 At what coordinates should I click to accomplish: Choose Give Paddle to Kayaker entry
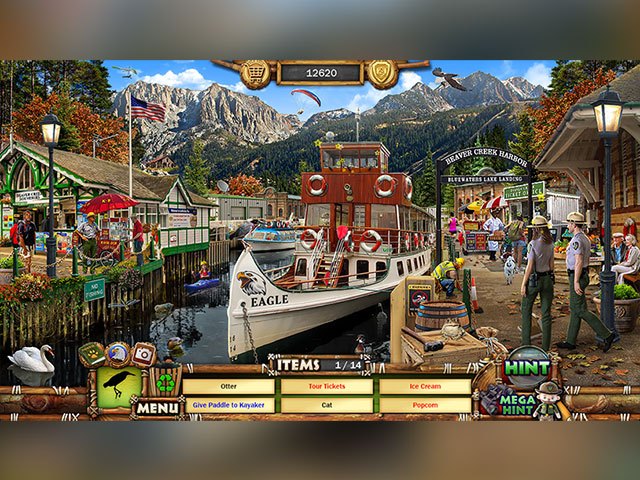[x=229, y=405]
